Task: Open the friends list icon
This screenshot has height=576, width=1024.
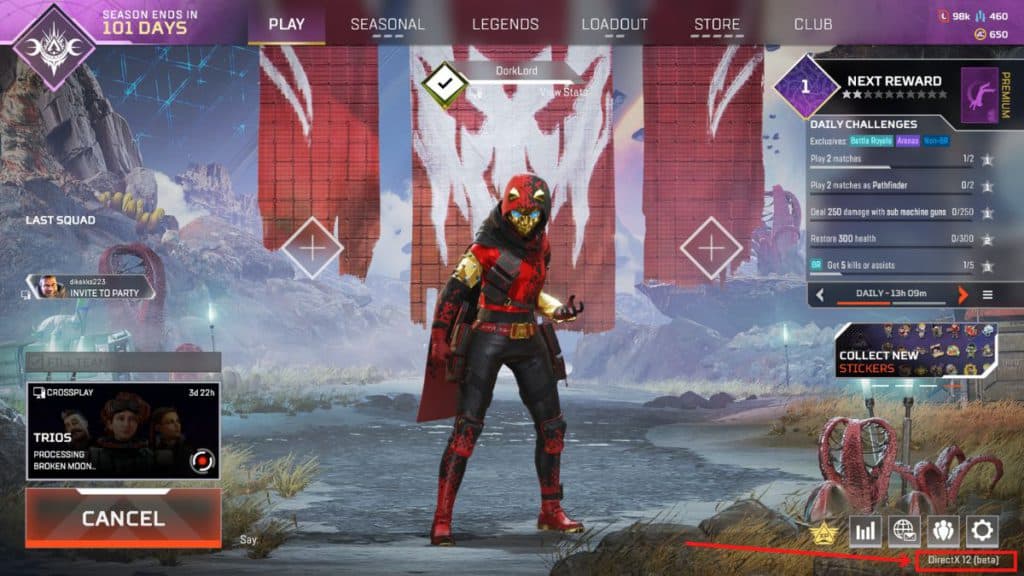Action: coord(943,530)
